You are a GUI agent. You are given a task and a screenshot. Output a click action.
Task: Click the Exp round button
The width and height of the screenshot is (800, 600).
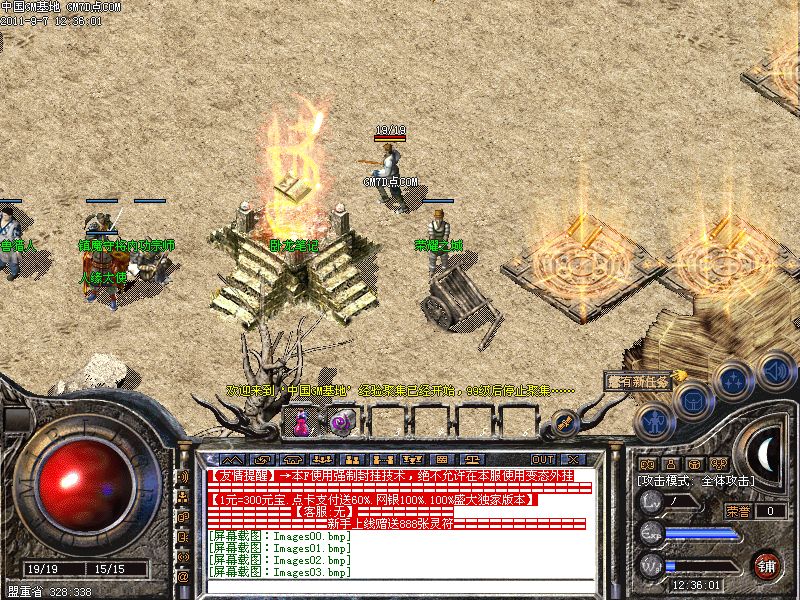(x=652, y=533)
